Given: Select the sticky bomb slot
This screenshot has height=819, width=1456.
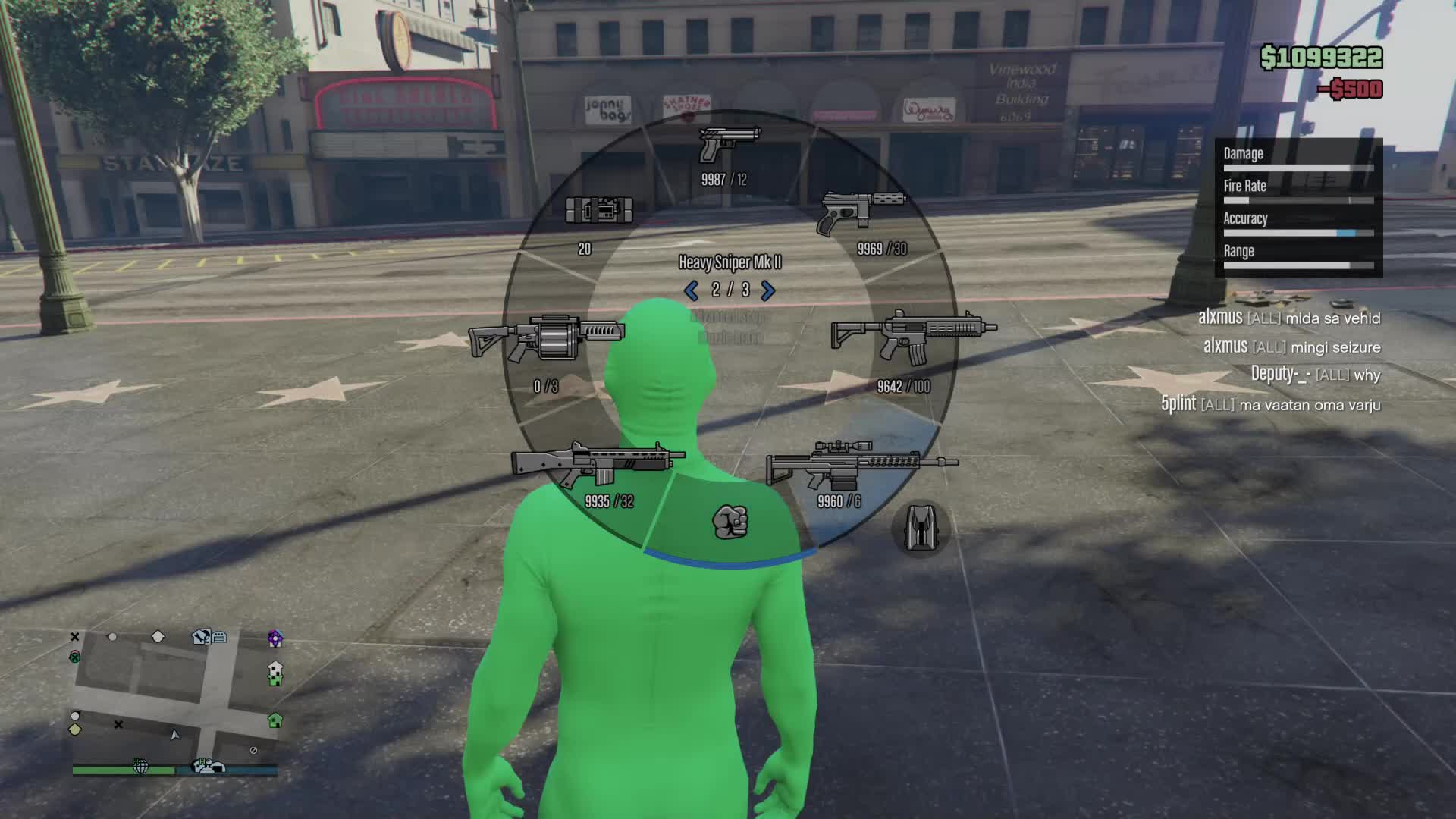Looking at the screenshot, I should 598,211.
